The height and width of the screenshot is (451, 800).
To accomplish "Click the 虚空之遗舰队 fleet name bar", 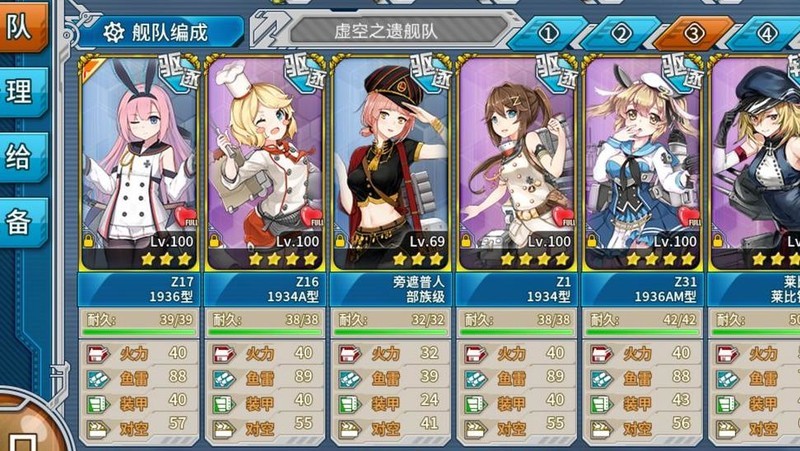I will pos(400,31).
